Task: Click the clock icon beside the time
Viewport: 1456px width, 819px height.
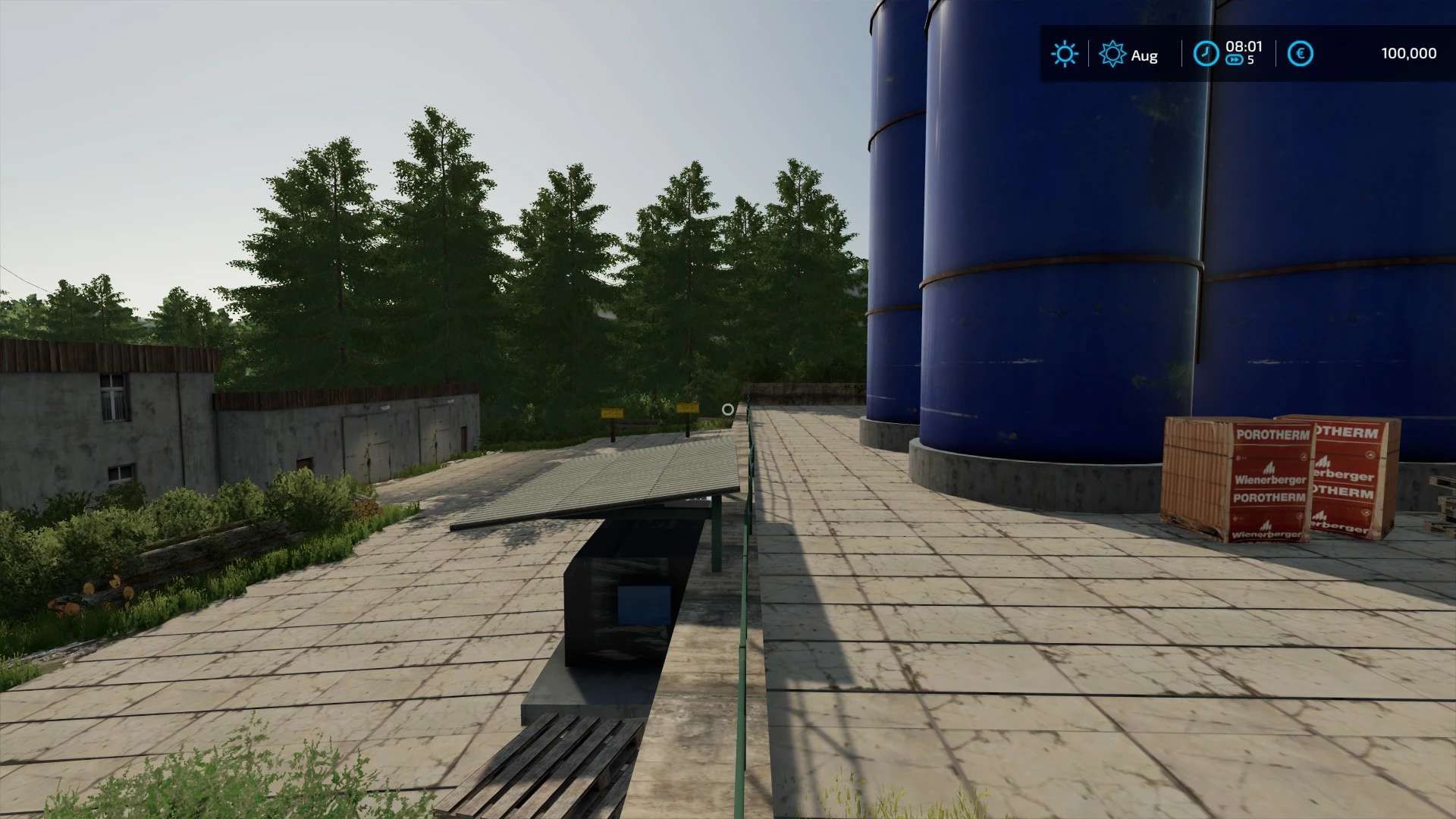Action: pos(1206,53)
